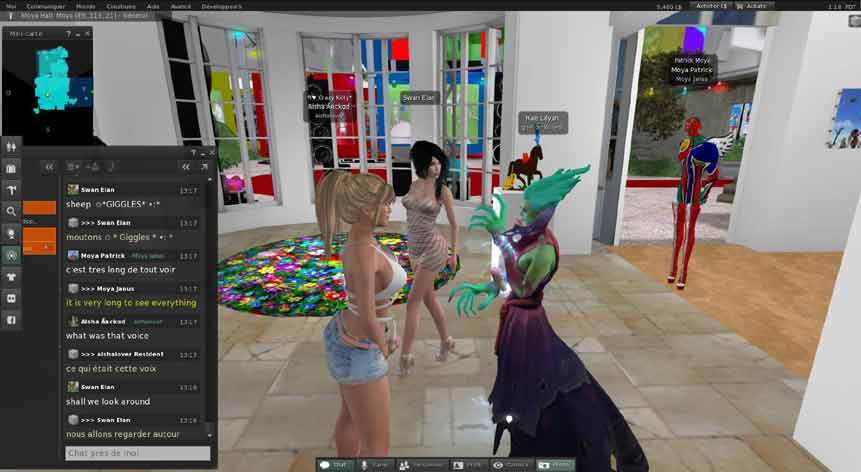Click the mini-map display
This screenshot has width=861, height=472.
49,83
